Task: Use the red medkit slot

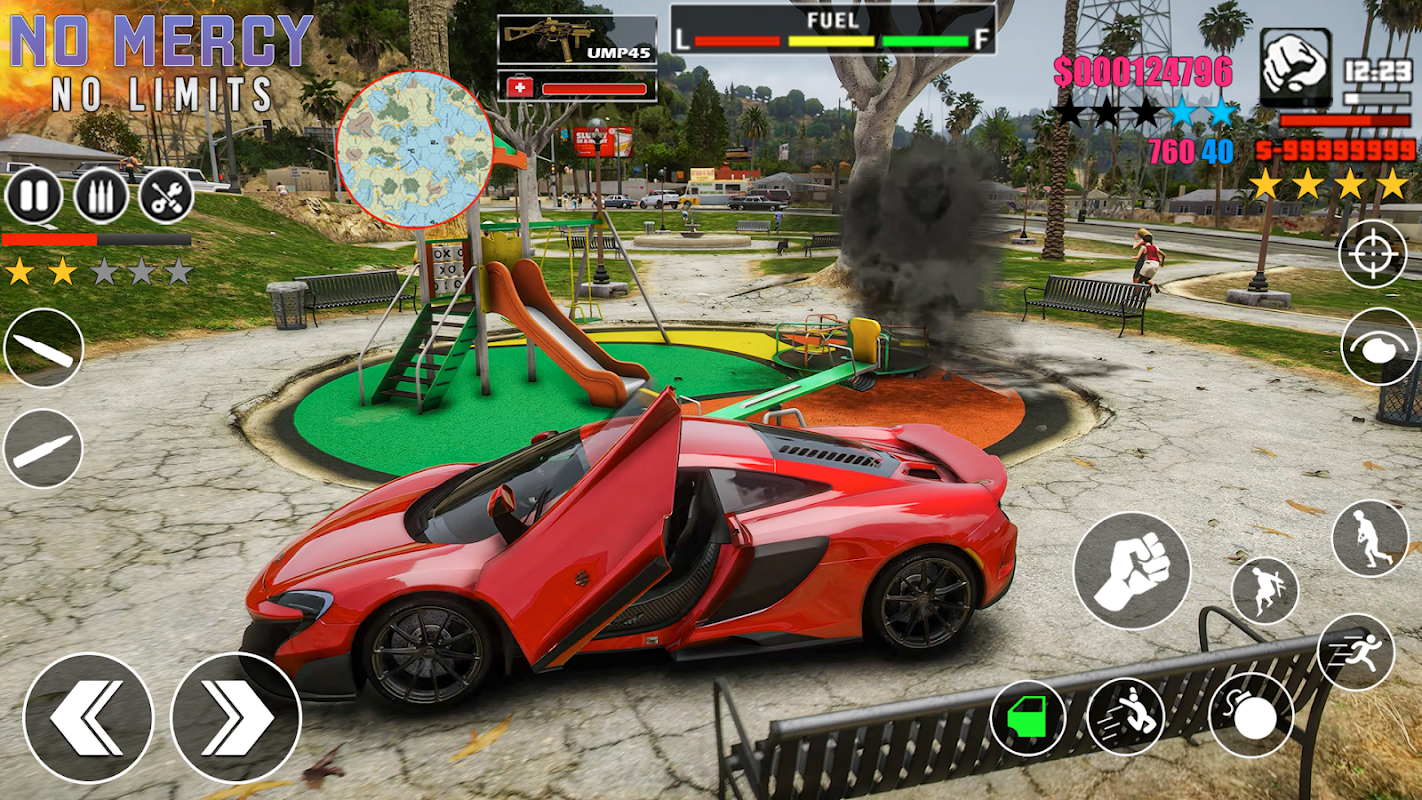Action: (x=577, y=87)
